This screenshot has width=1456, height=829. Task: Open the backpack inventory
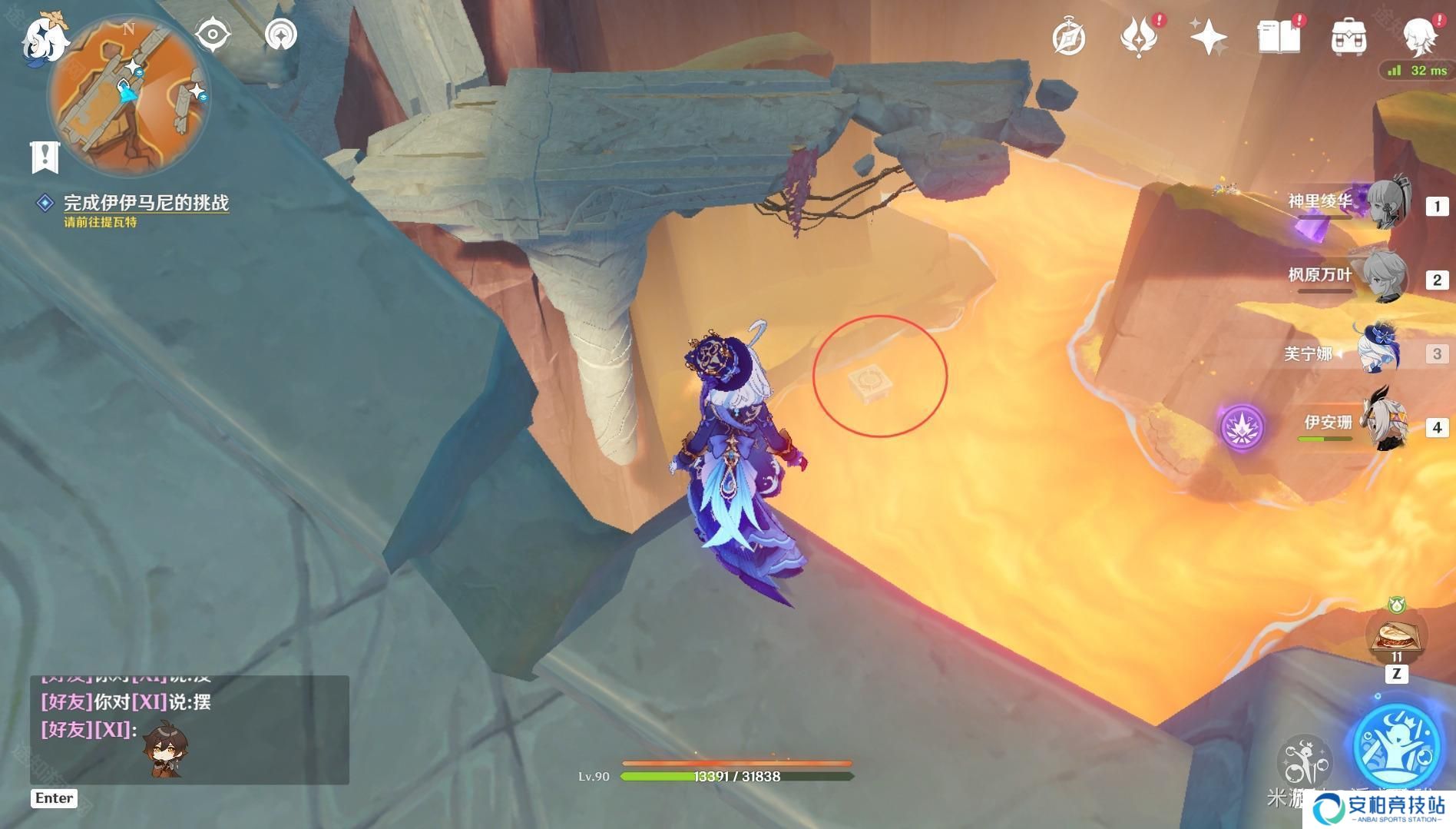(x=1348, y=38)
